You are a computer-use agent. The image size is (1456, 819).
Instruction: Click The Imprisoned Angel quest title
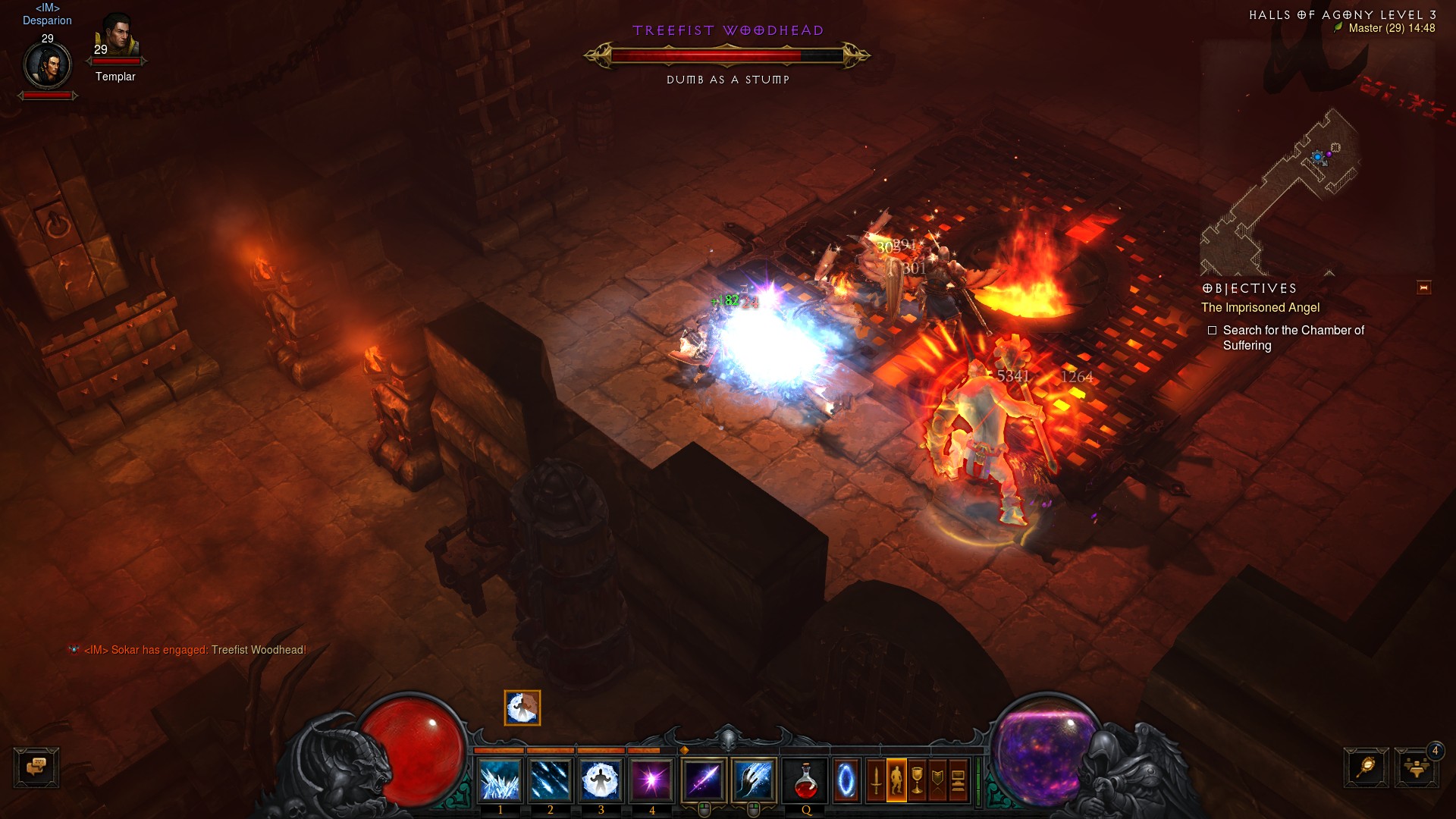[1260, 308]
